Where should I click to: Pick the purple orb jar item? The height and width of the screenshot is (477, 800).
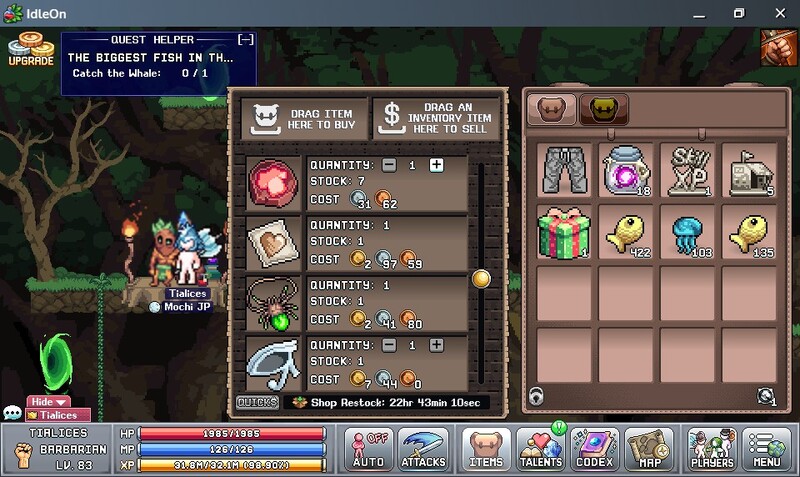click(628, 170)
